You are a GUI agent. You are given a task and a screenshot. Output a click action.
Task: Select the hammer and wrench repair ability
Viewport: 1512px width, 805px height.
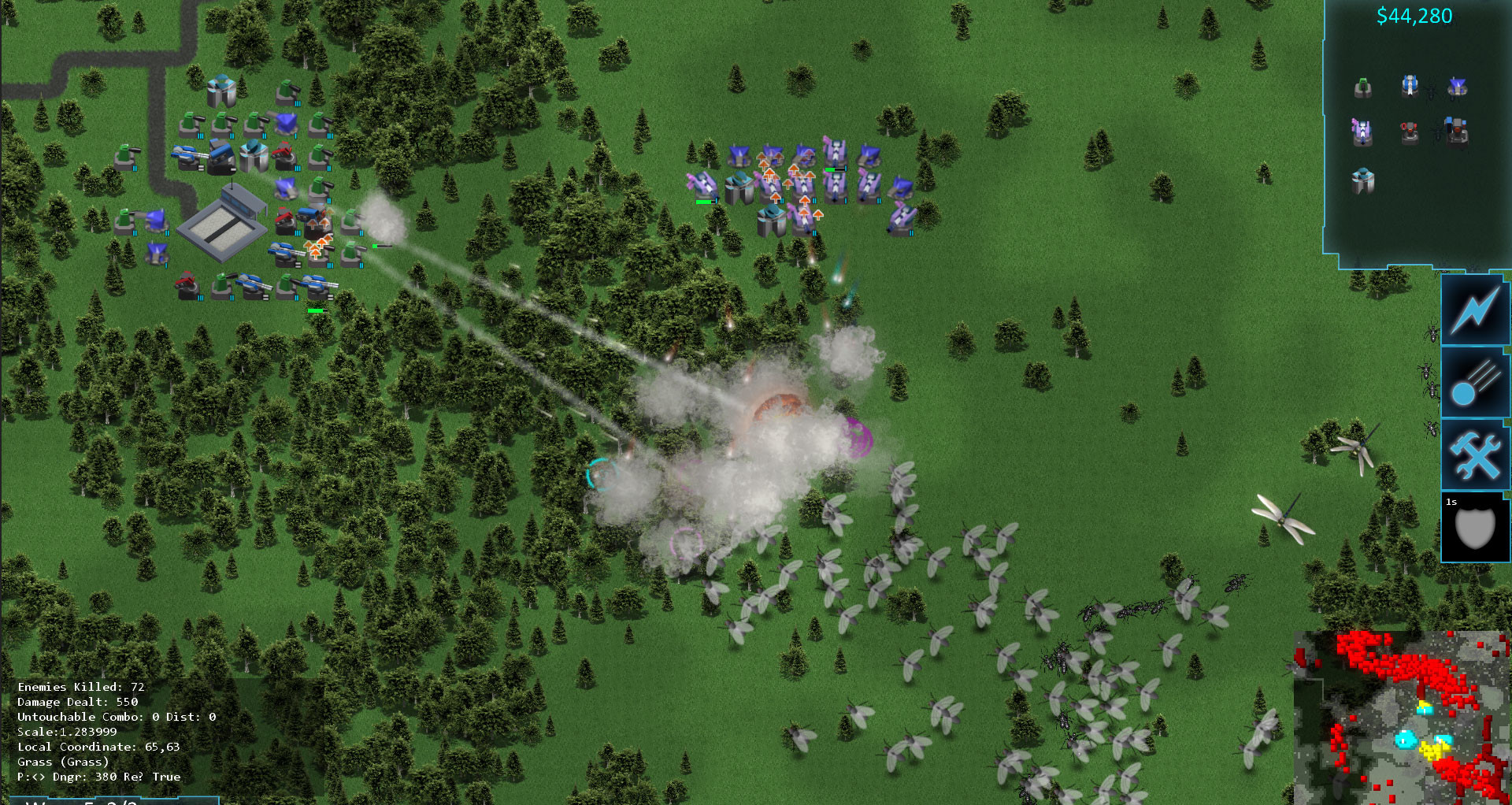coord(1474,454)
